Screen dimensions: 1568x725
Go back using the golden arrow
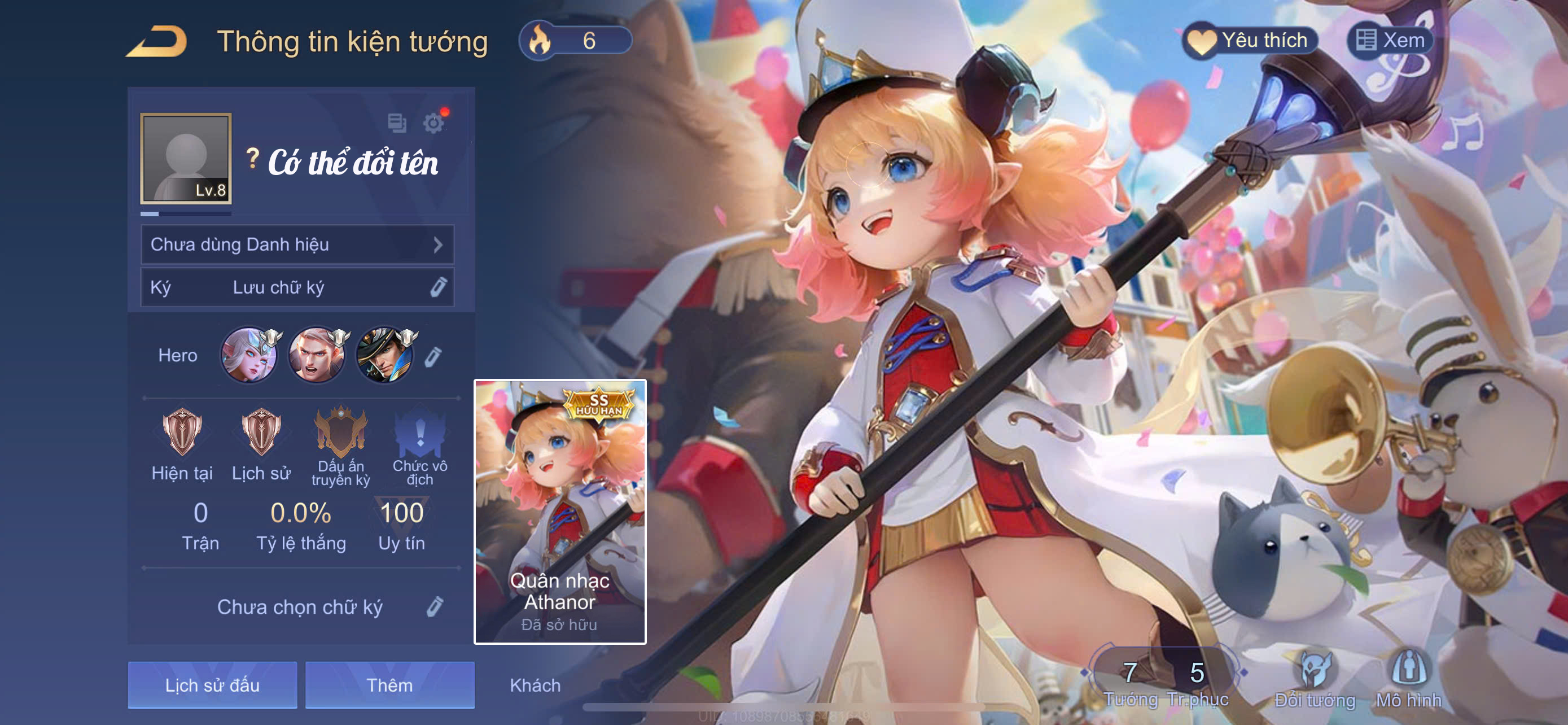[157, 41]
